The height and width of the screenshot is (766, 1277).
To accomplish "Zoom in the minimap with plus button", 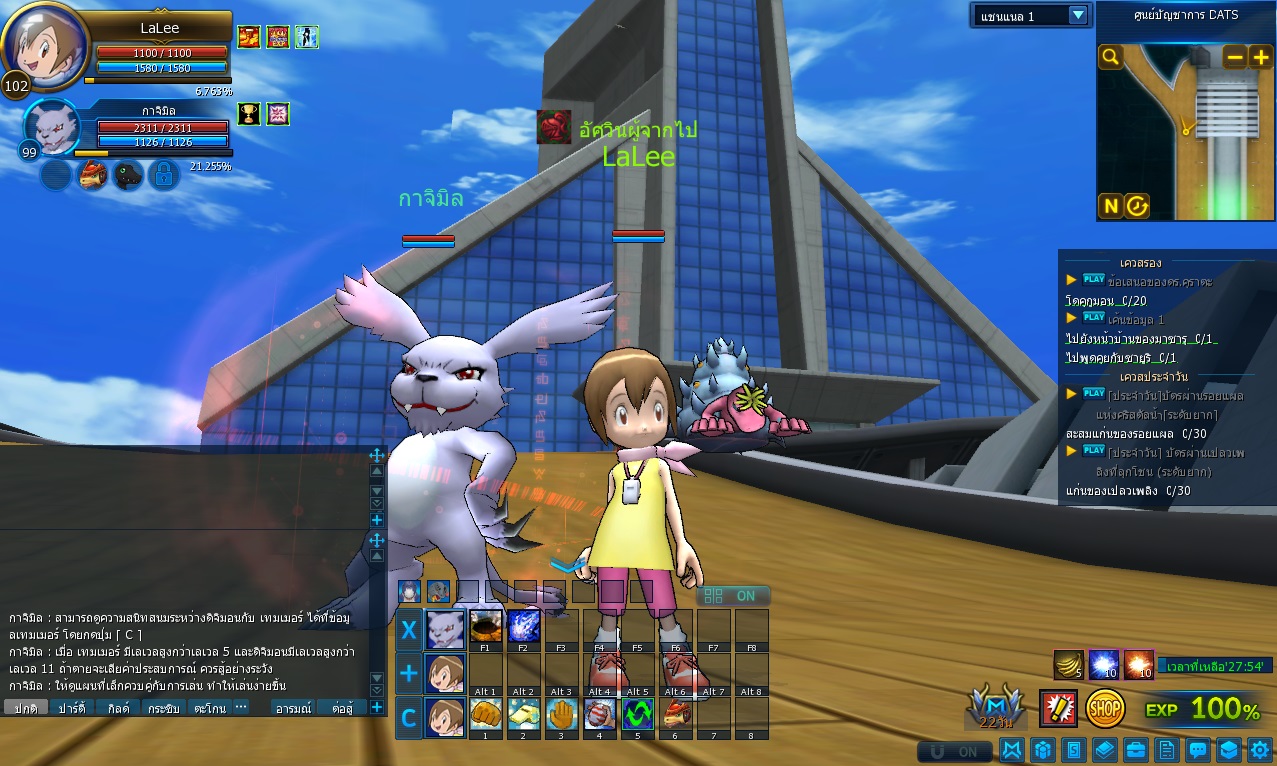I will [1261, 57].
